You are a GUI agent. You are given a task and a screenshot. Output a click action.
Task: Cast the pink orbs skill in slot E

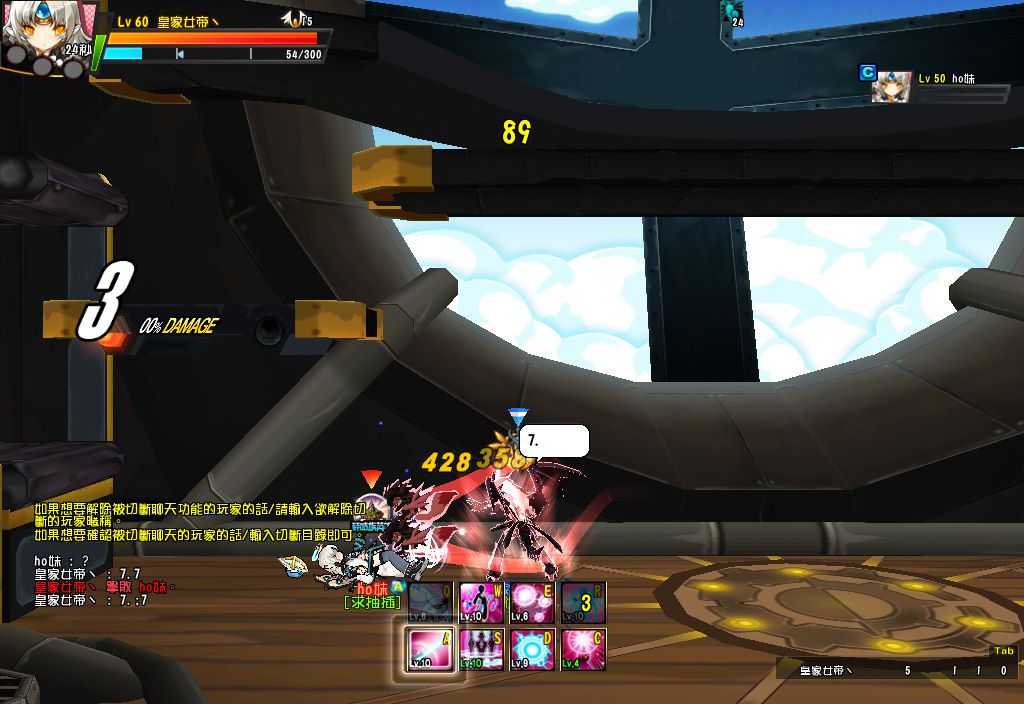(532, 603)
